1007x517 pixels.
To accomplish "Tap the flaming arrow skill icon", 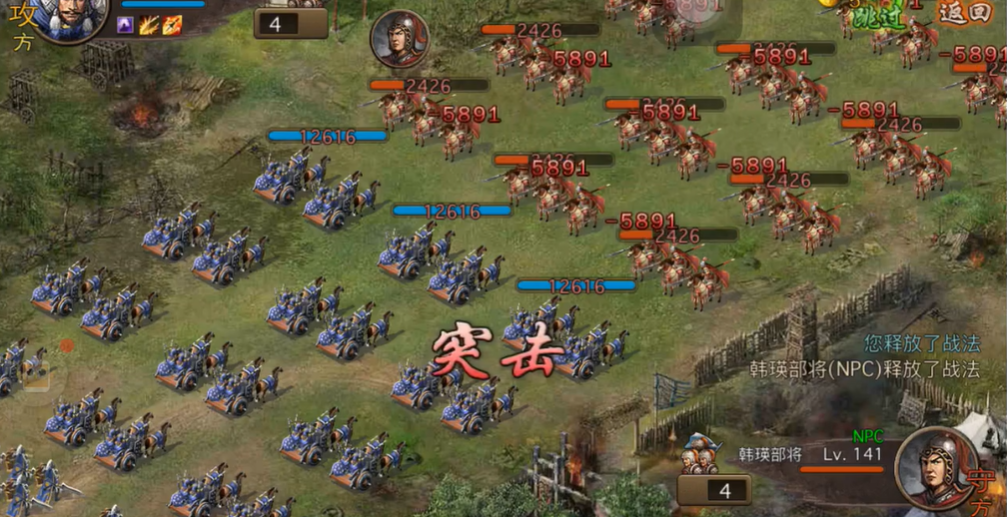I will (171, 24).
